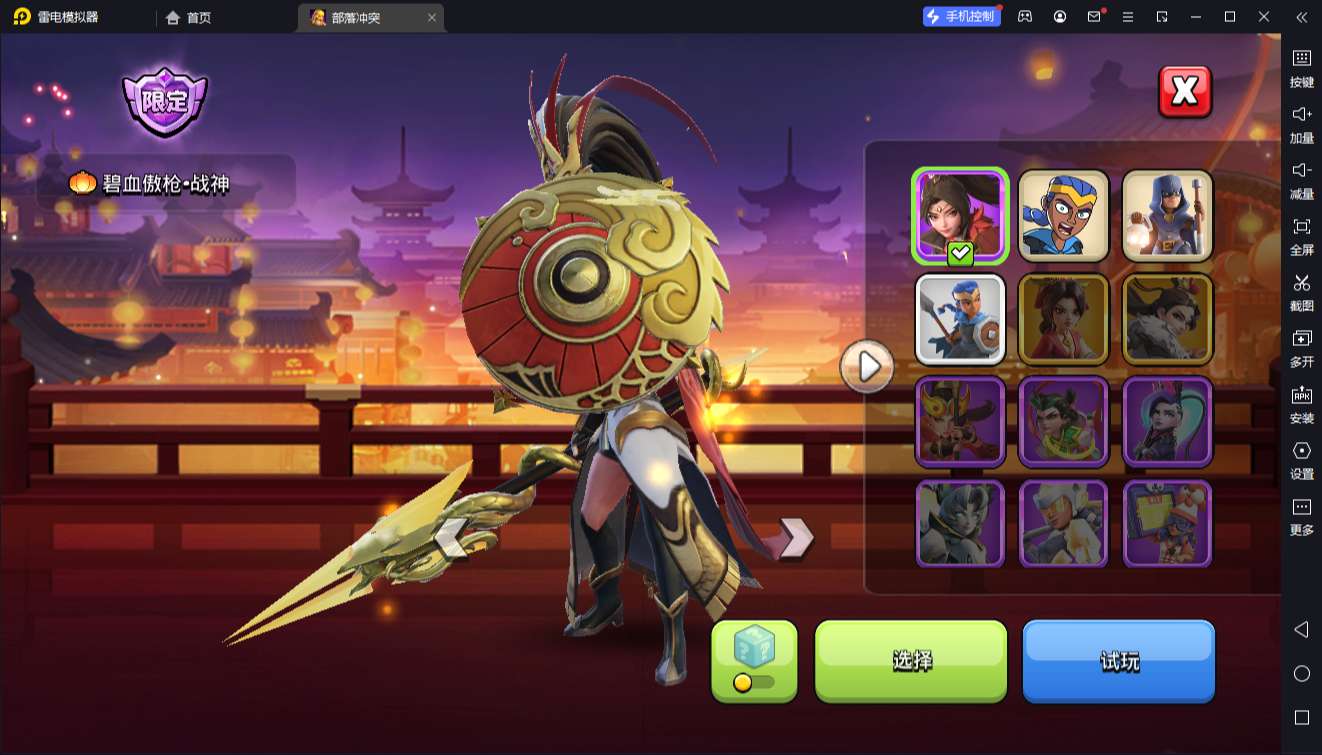The image size is (1322, 755).
Task: Select the white-framed spear and shield skin
Action: [x=960, y=319]
